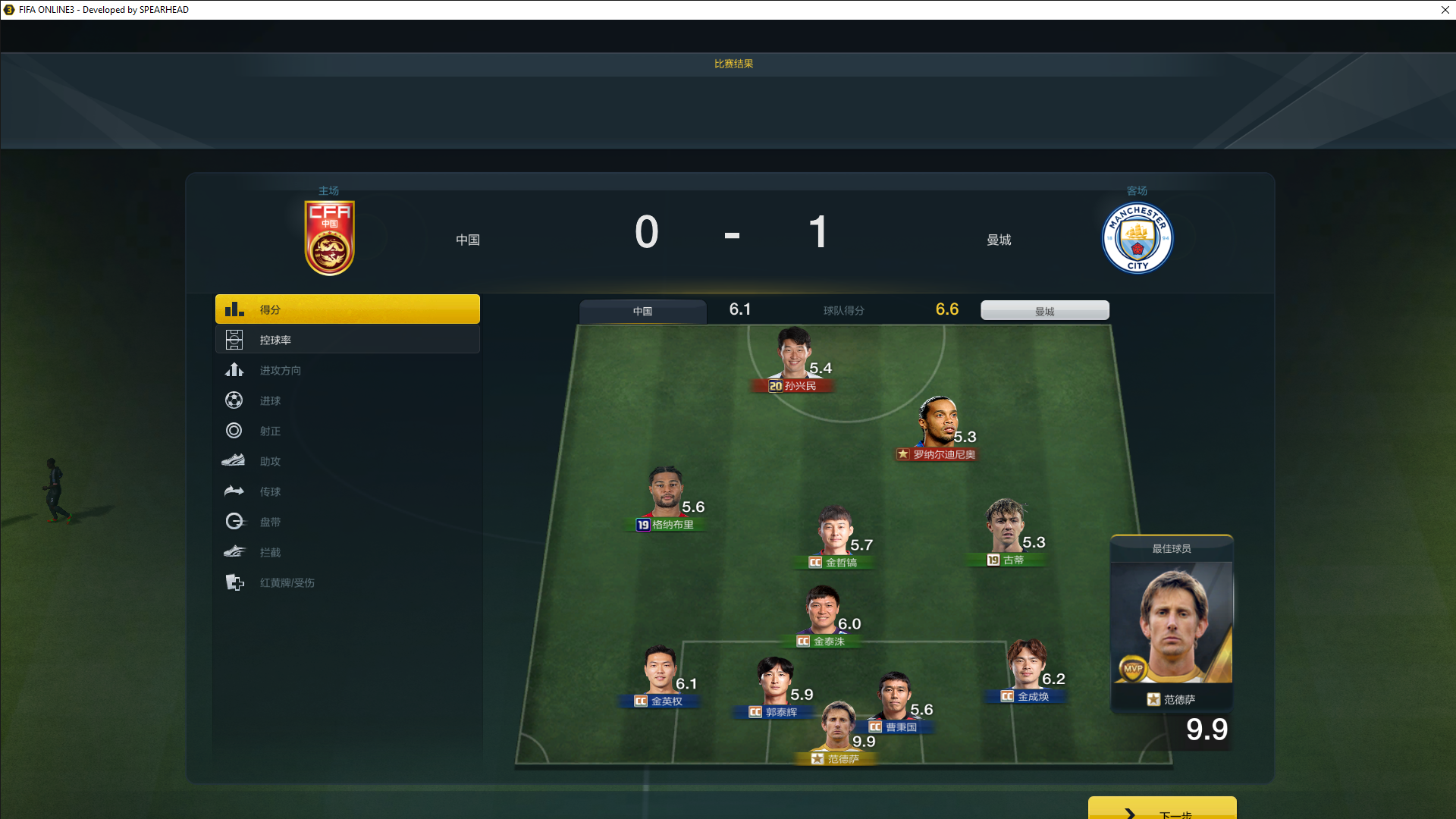Click the 下一步 next step button
The image size is (1456, 819).
[x=1162, y=810]
